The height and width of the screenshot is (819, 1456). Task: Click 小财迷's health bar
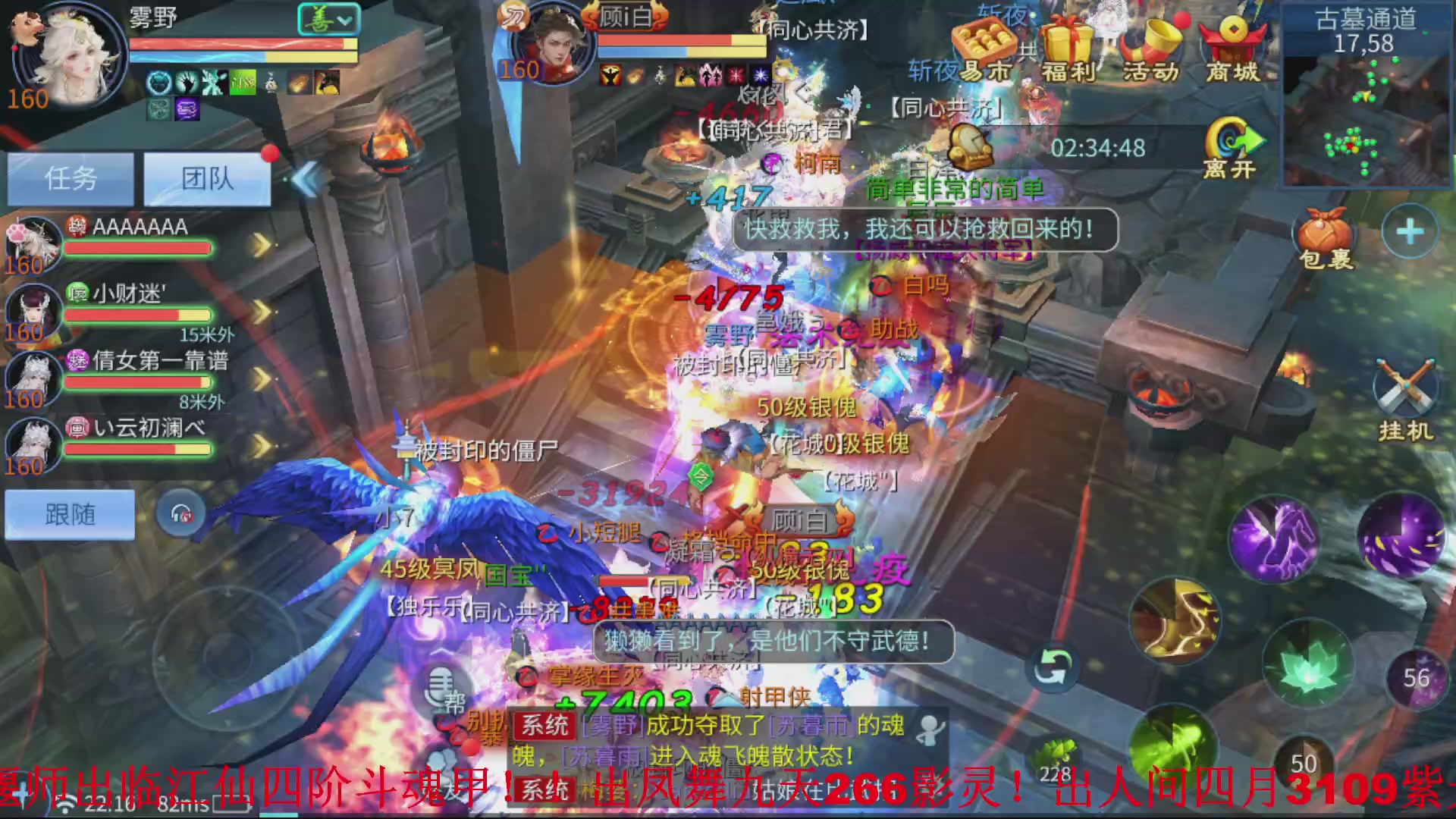(x=136, y=315)
